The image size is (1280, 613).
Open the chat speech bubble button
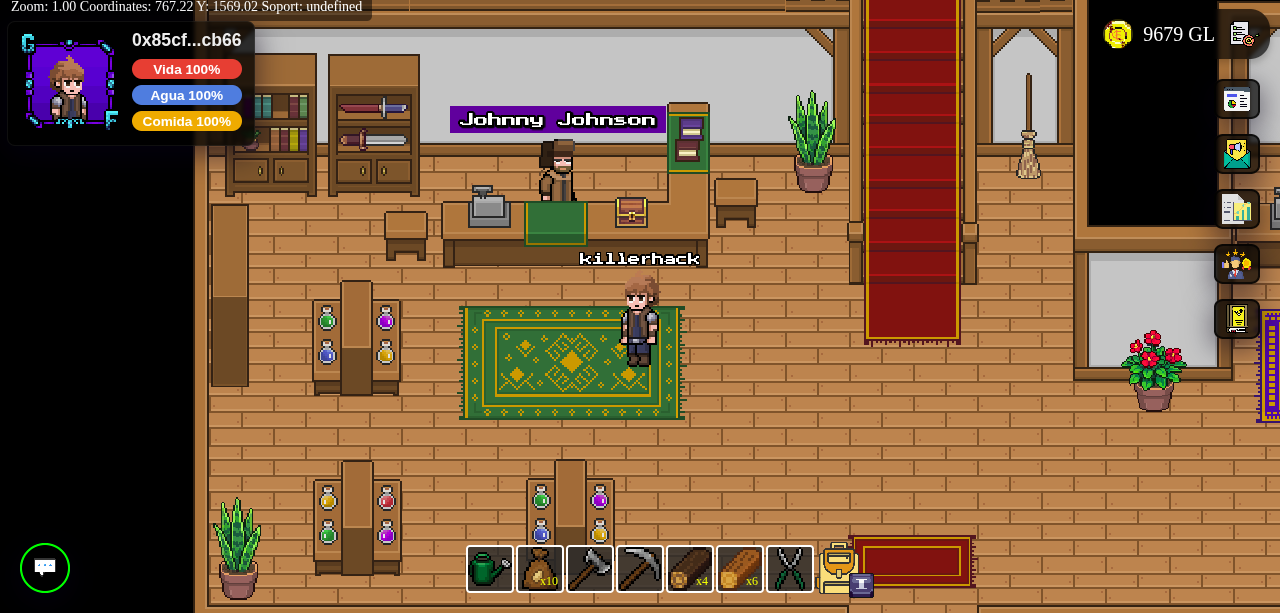coord(45,568)
